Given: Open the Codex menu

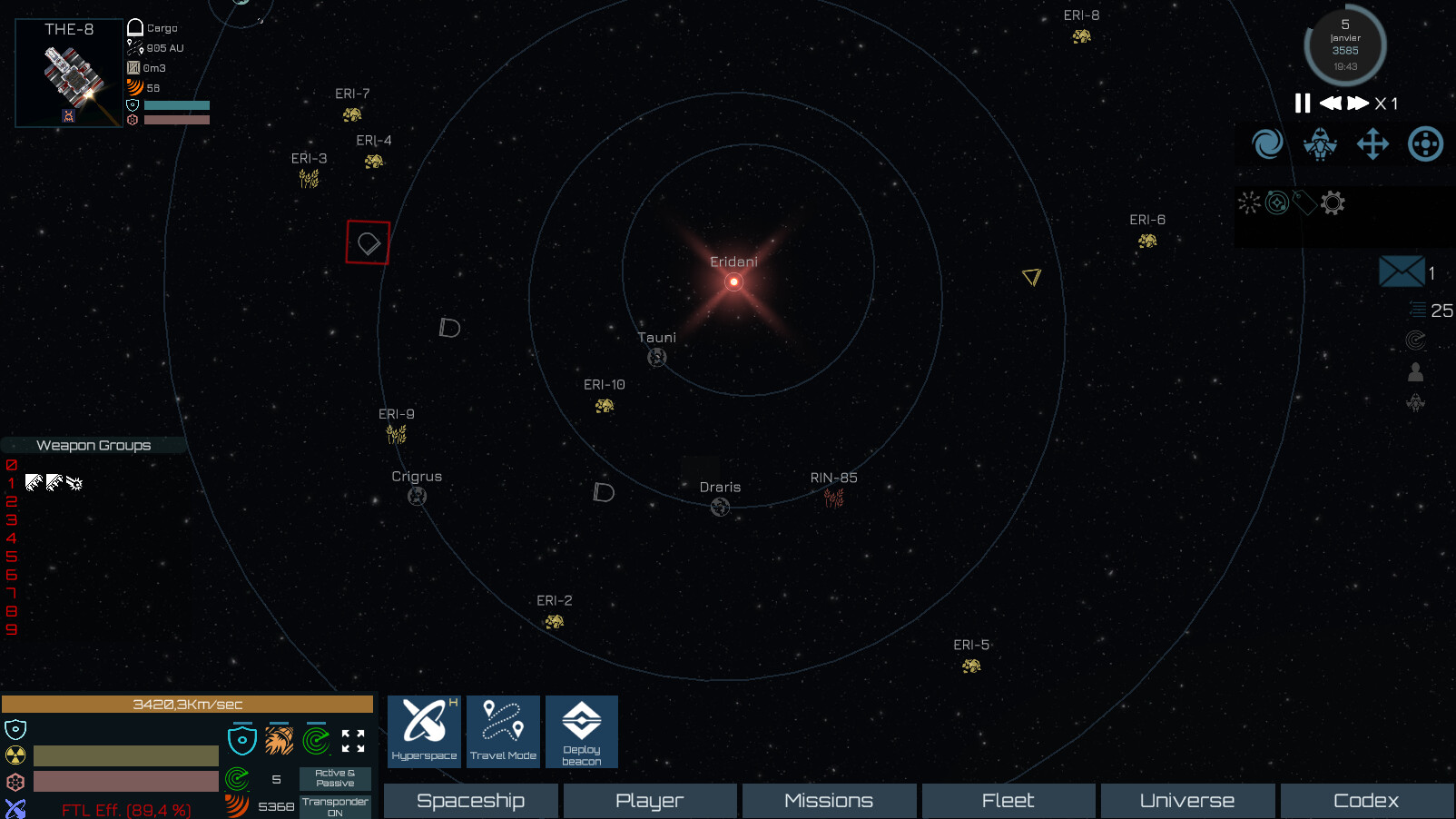Looking at the screenshot, I should pyautogui.click(x=1366, y=800).
